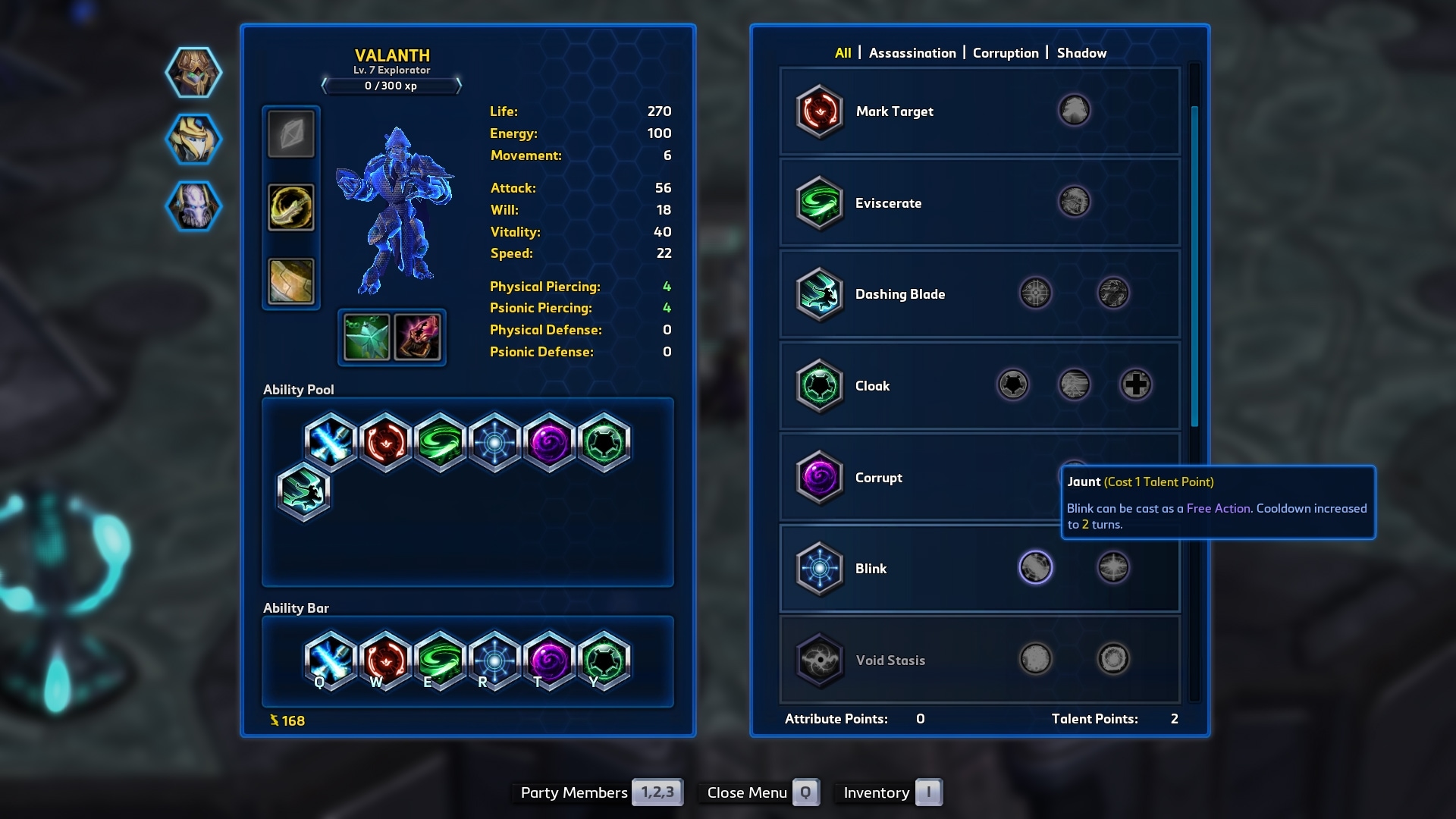Open the Void Stasis talent icon

pyautogui.click(x=820, y=660)
